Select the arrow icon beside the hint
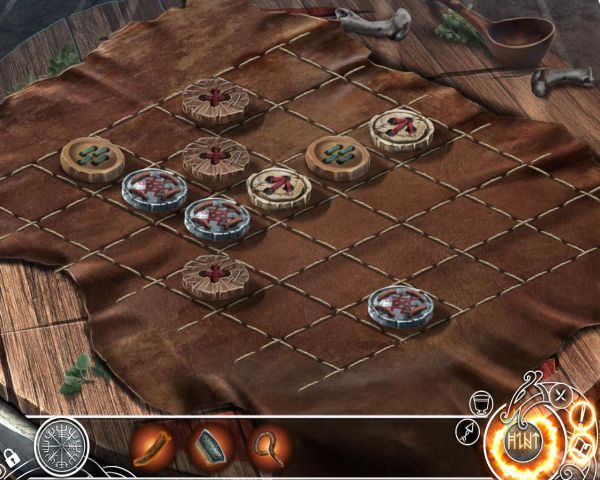Image resolution: width=600 pixels, height=480 pixels. pyautogui.click(x=466, y=431)
